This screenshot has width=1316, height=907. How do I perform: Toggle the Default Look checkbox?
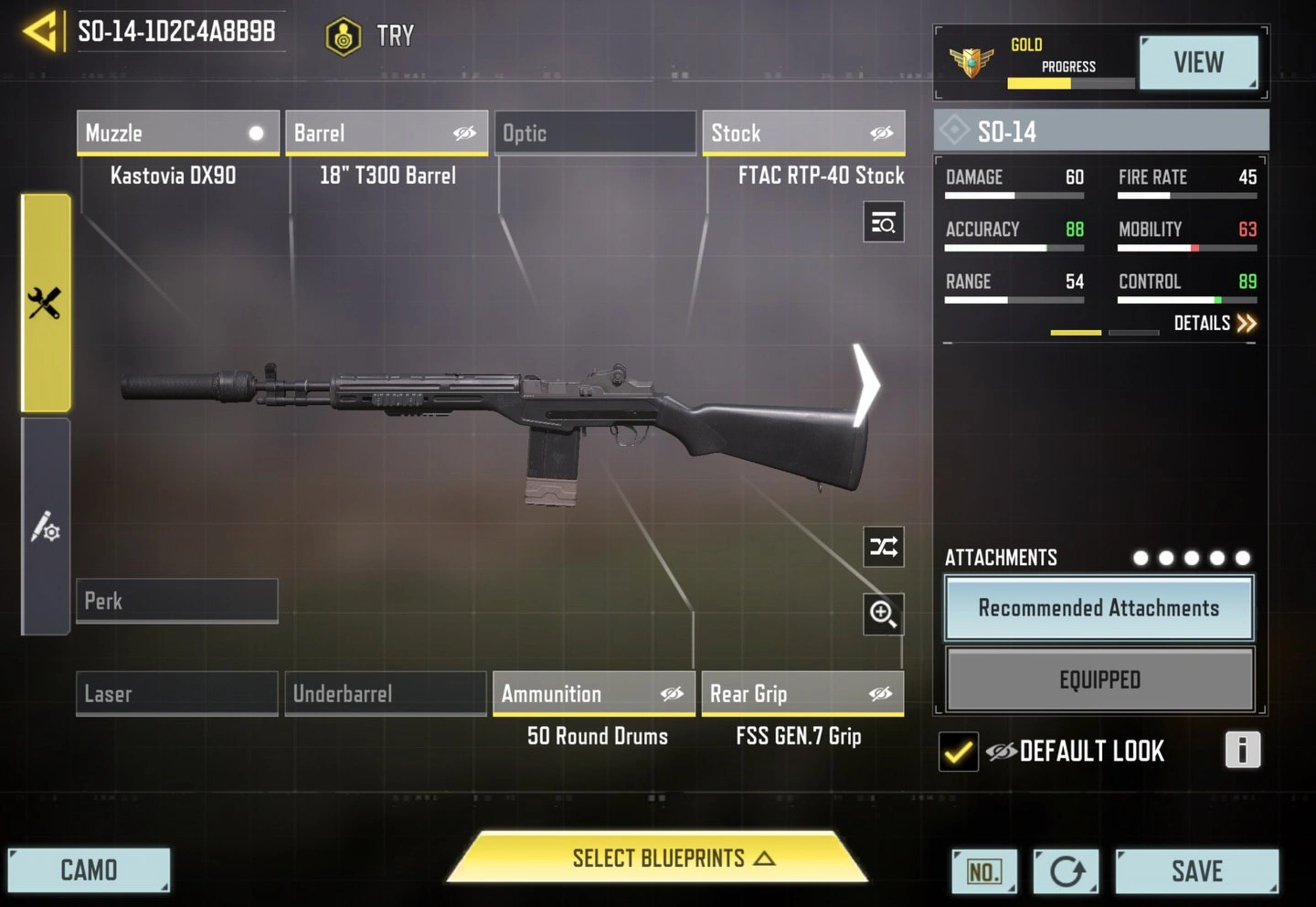pos(959,752)
